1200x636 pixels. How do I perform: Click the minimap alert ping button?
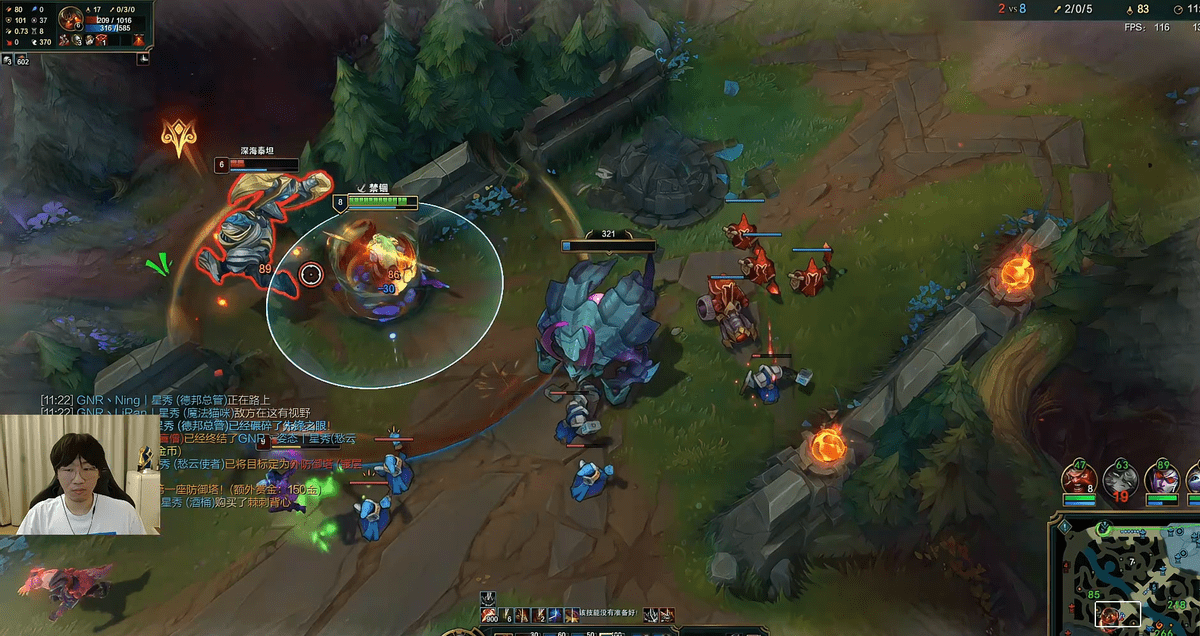coord(1064,527)
